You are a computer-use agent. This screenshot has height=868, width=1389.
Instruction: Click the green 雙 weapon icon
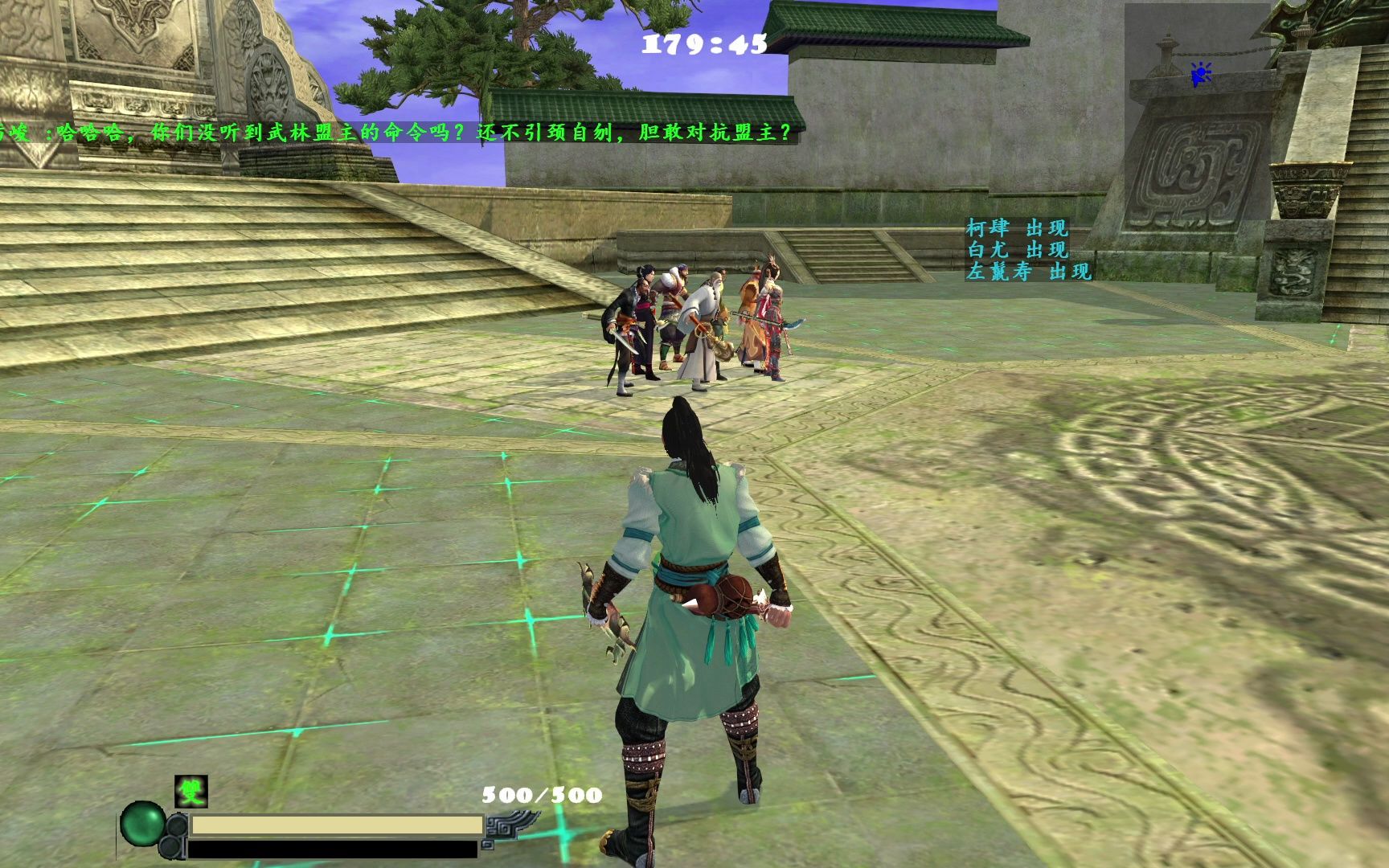(x=191, y=792)
